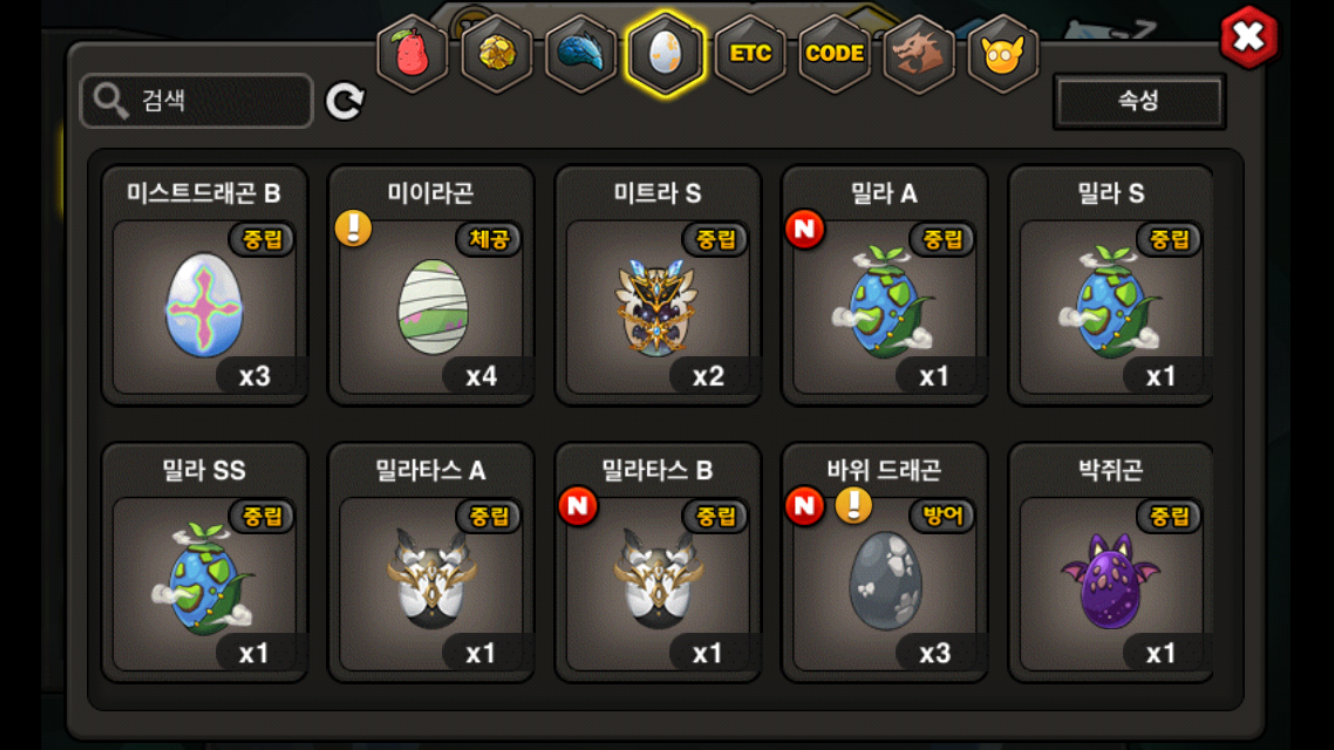
Task: Open the brown dragon tab
Action: pos(918,54)
